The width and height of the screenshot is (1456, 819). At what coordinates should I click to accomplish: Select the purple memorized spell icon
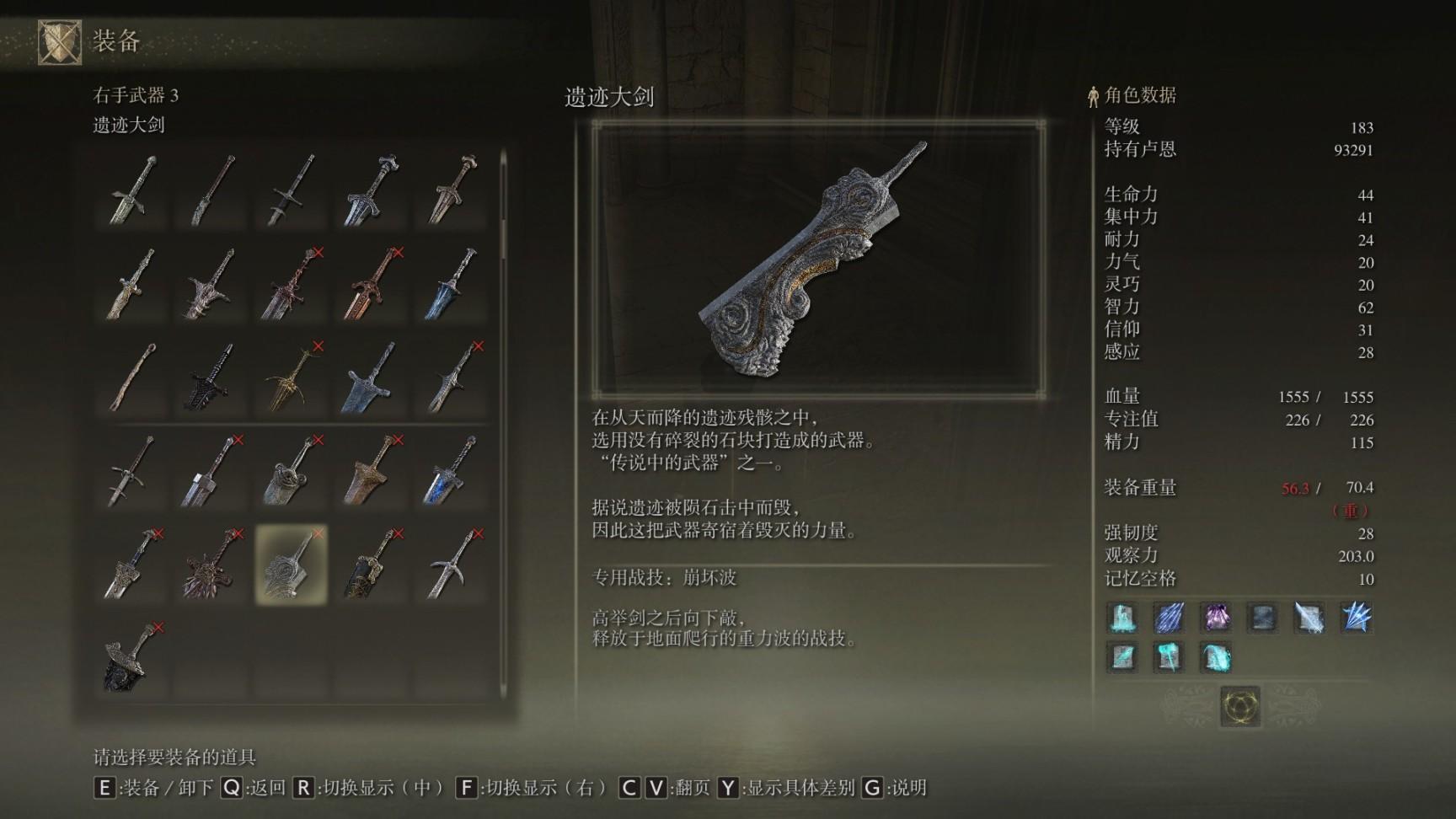(x=1215, y=618)
